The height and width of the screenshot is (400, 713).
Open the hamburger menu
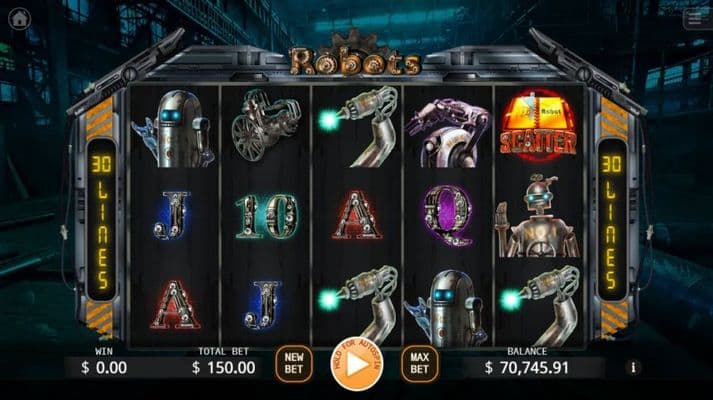tap(694, 19)
